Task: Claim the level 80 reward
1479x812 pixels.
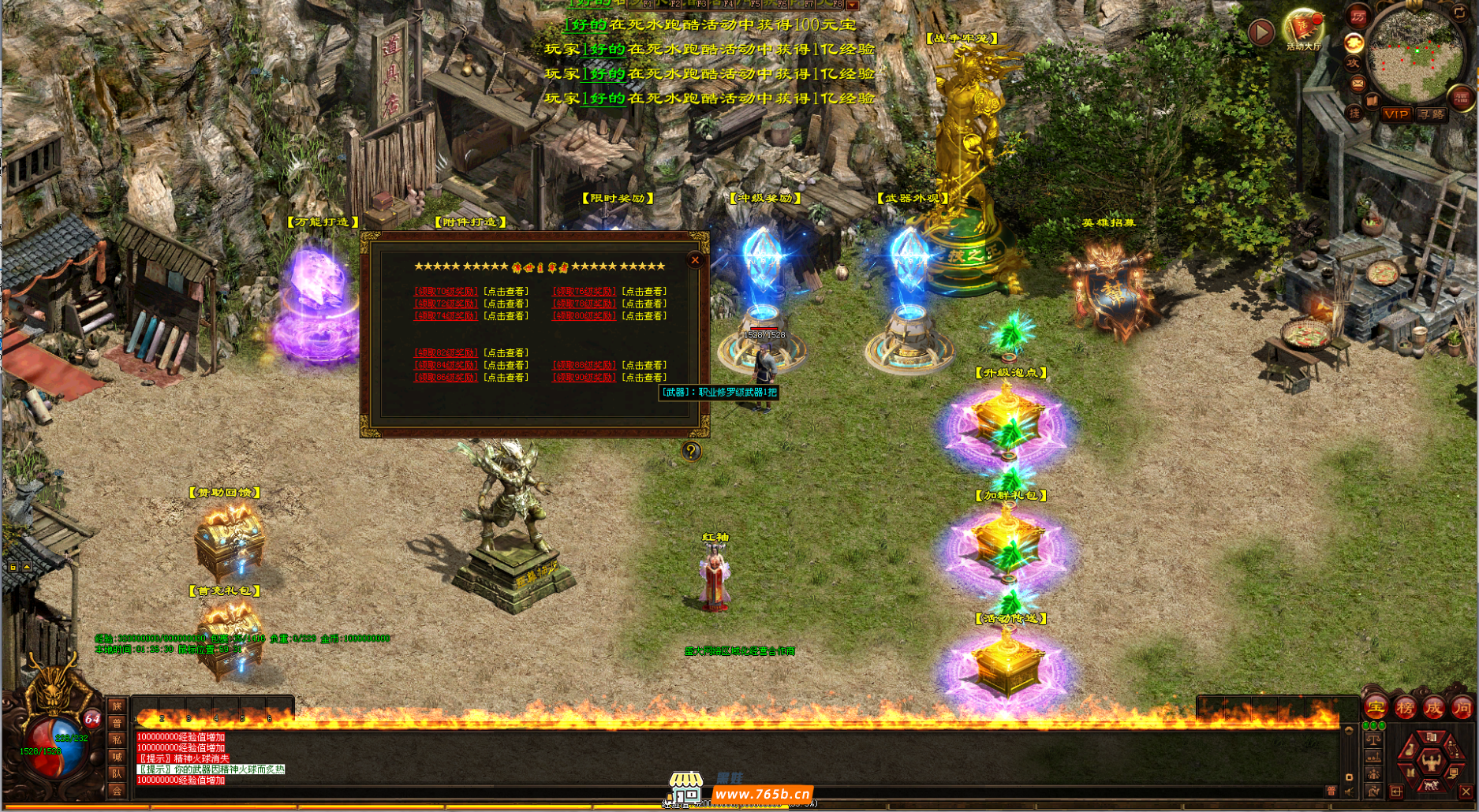Action: [x=584, y=316]
